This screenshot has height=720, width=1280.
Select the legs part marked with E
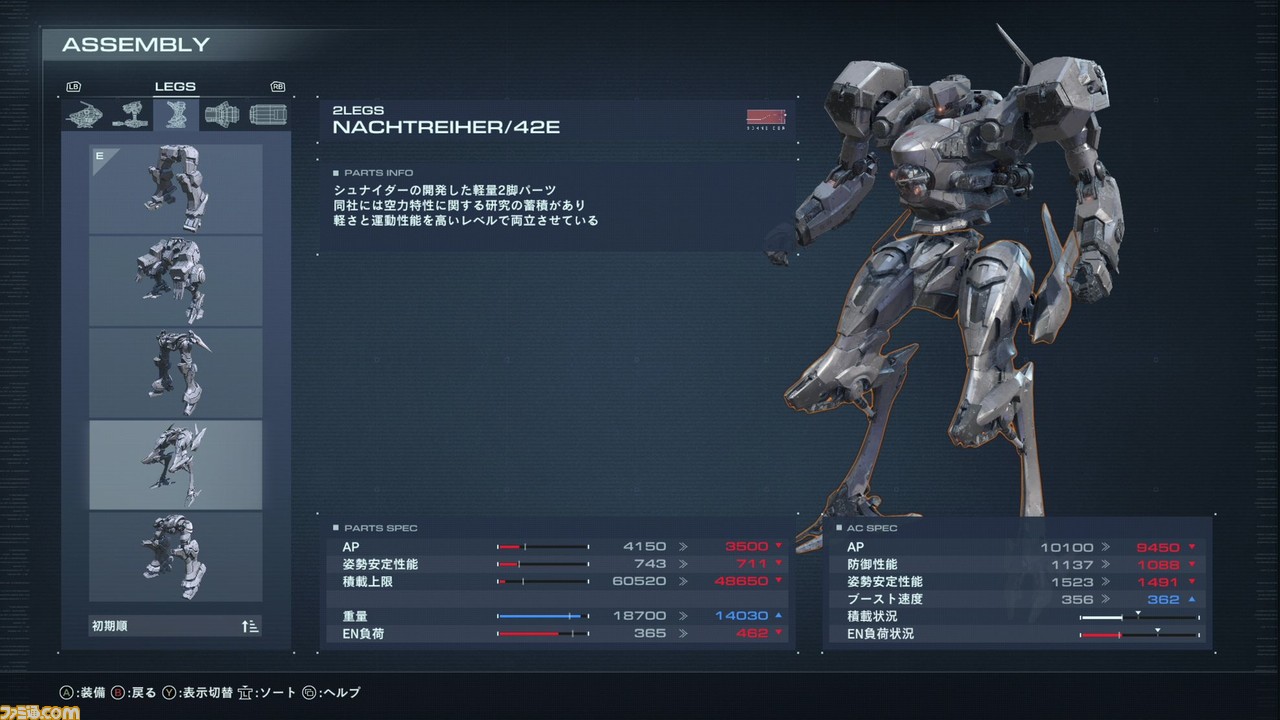pyautogui.click(x=176, y=189)
